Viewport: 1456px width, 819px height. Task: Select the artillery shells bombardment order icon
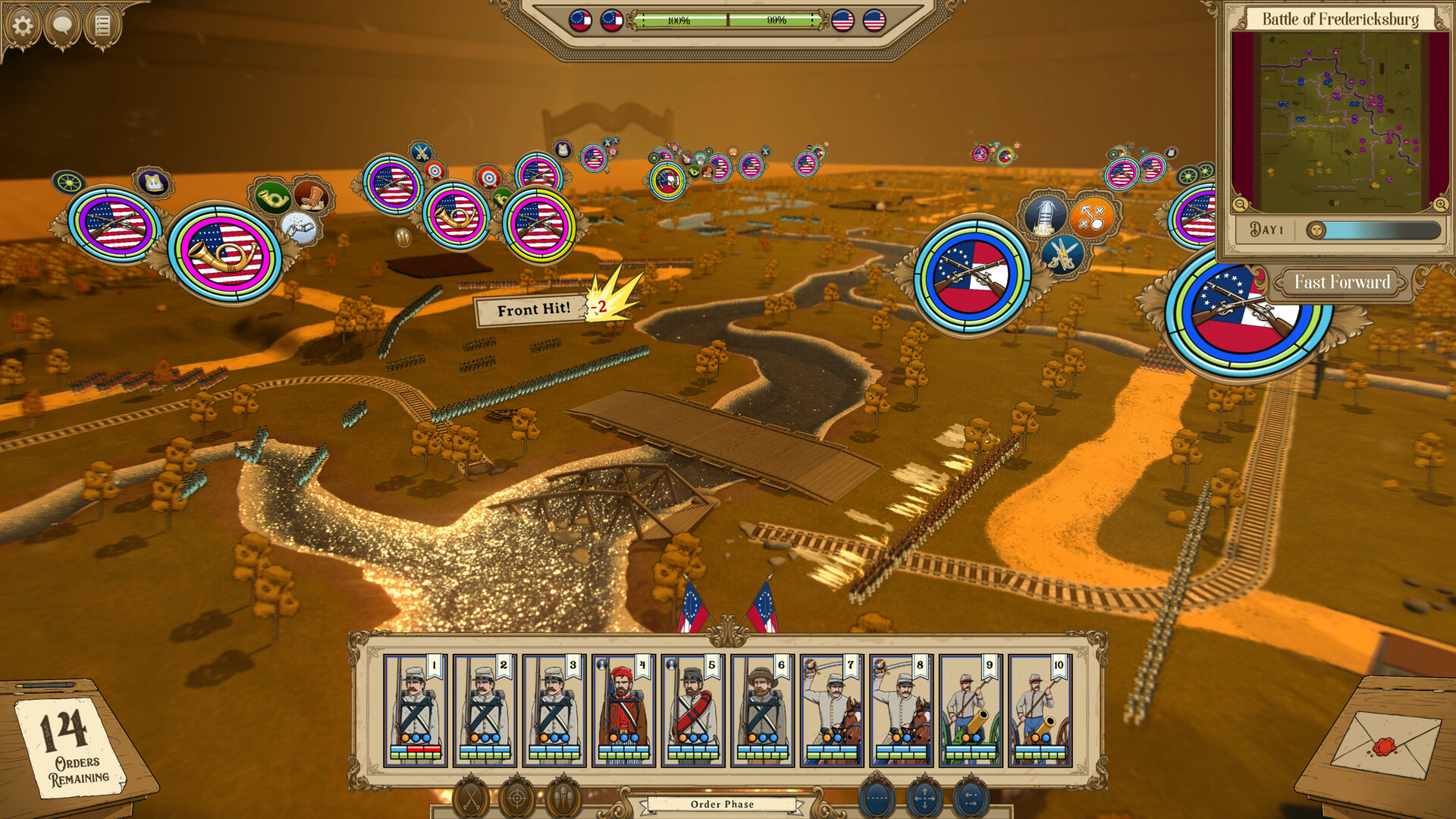pos(563,797)
